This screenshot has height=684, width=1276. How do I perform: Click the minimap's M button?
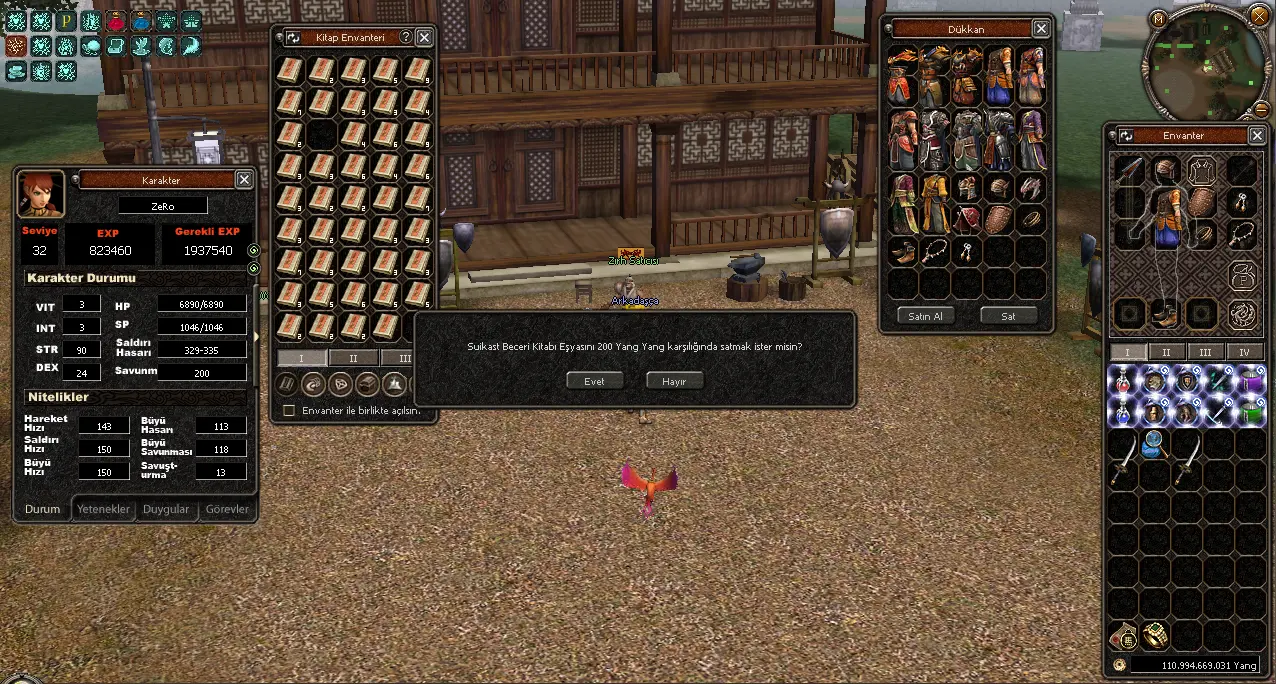pyautogui.click(x=1158, y=18)
